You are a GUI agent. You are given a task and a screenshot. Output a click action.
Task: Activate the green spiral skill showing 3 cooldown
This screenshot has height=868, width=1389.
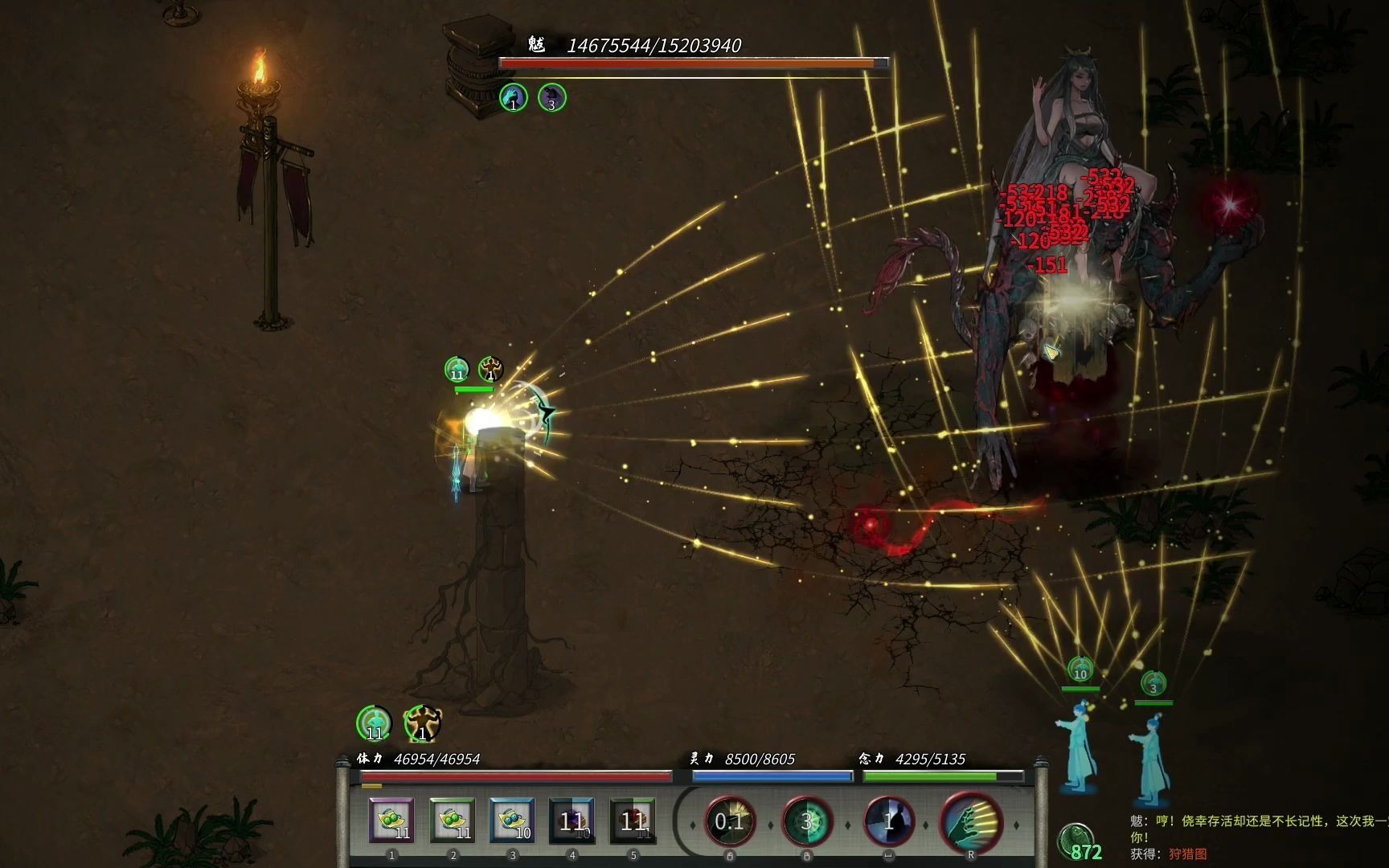pyautogui.click(x=807, y=821)
